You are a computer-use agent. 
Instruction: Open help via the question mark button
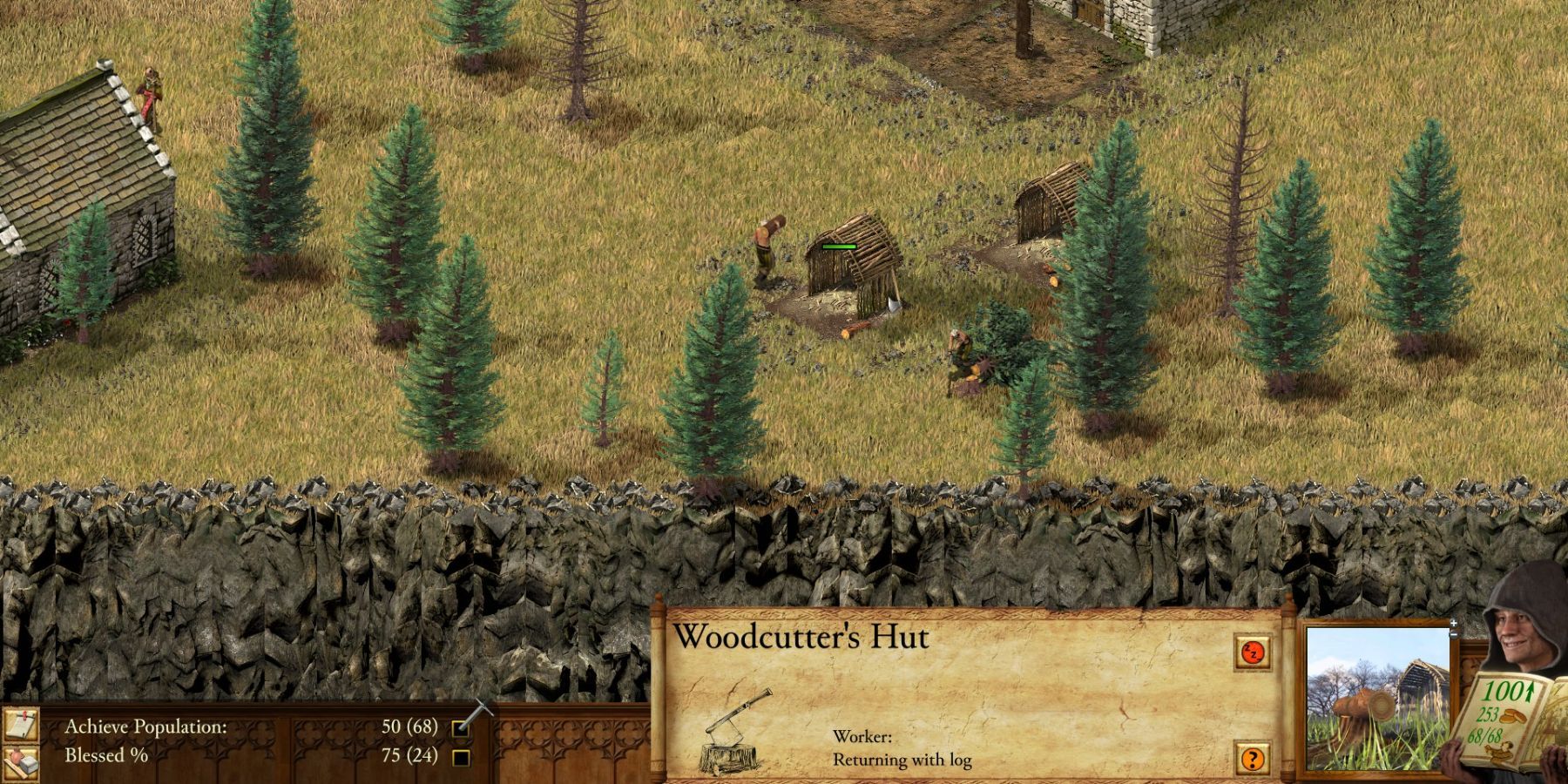[1254, 759]
